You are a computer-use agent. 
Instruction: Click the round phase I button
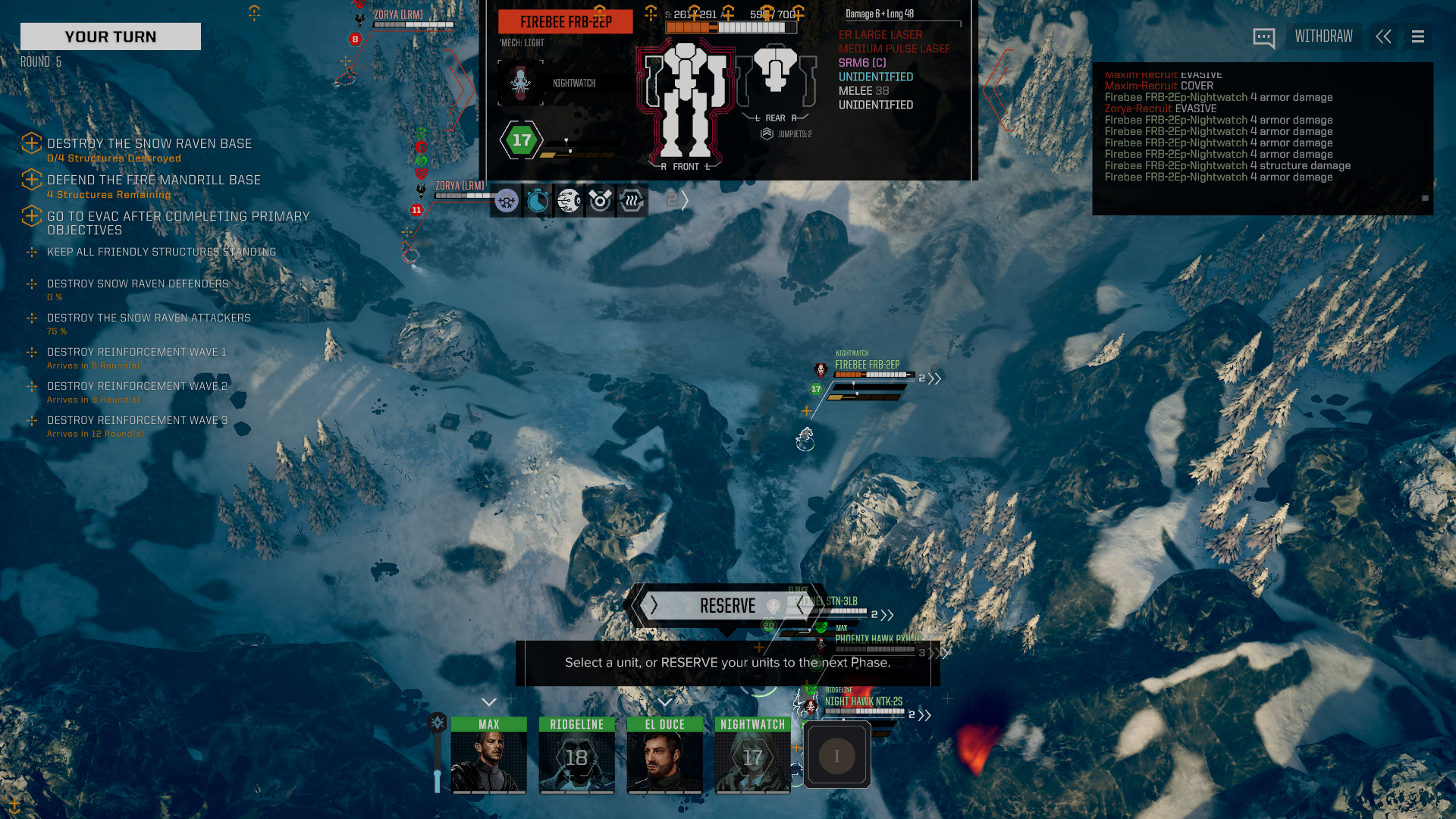coord(836,755)
